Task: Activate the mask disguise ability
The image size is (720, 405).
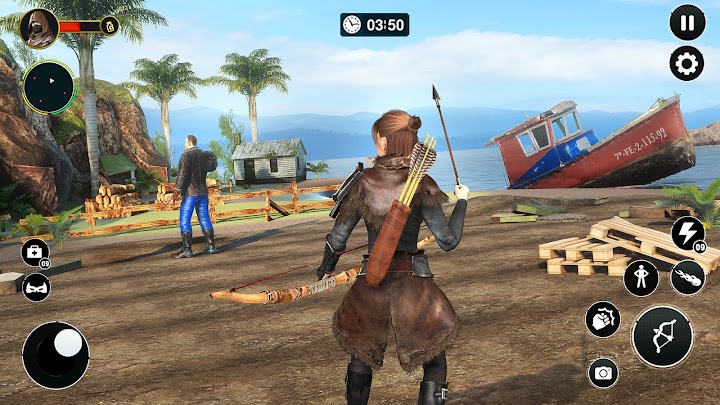Action: pos(35,287)
